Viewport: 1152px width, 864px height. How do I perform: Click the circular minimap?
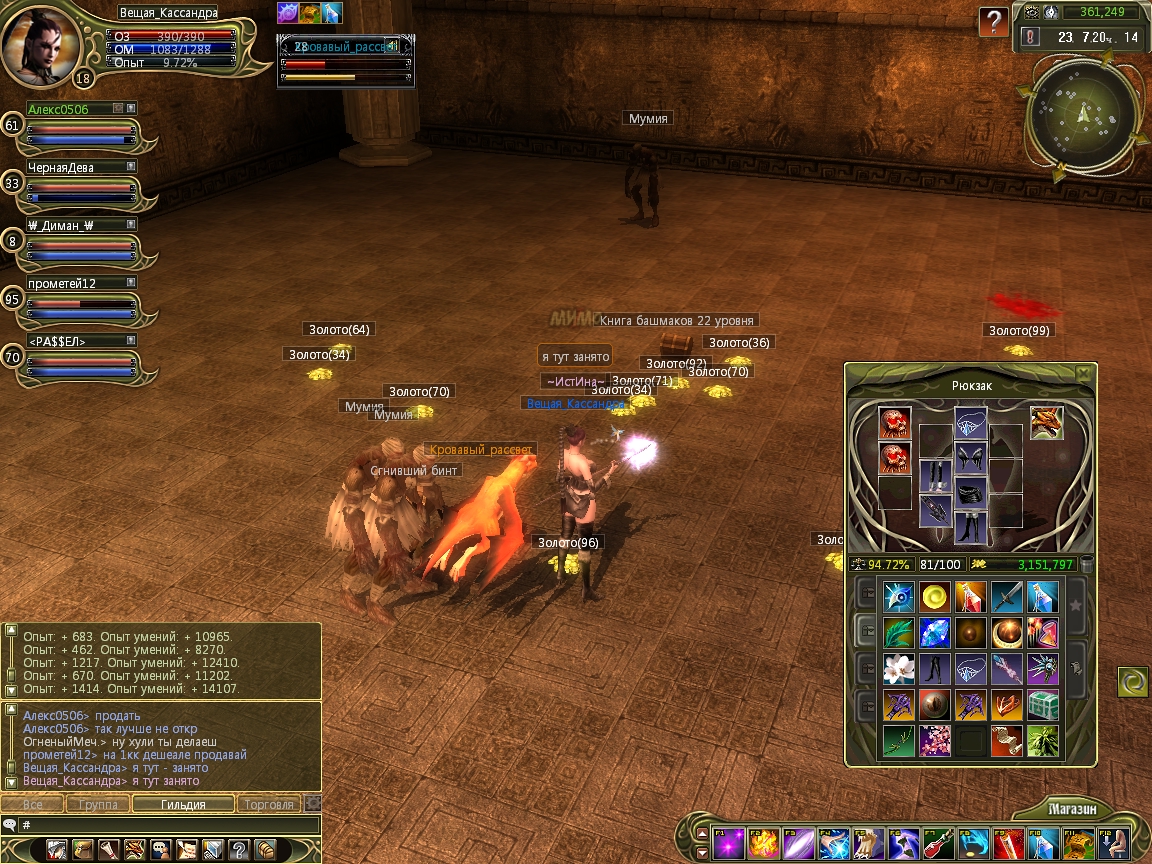1084,111
